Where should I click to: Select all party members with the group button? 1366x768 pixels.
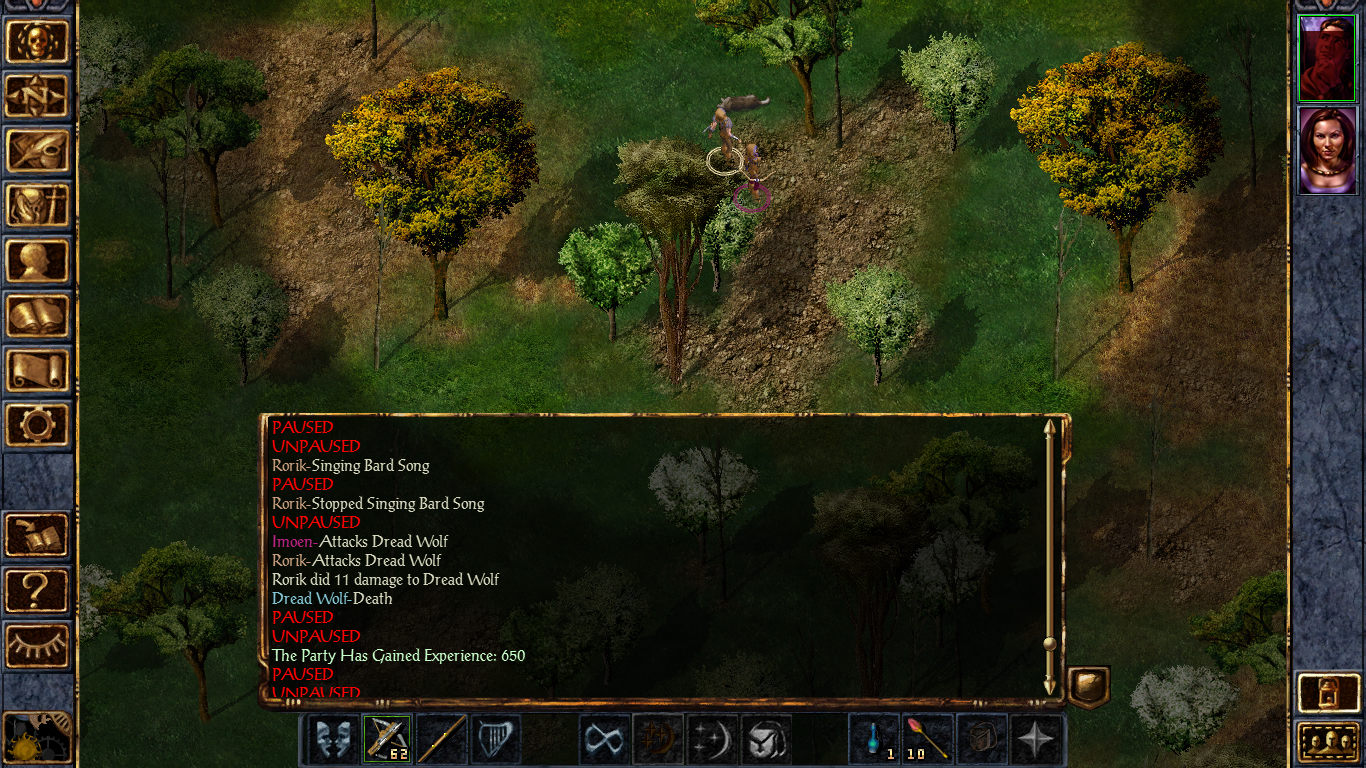[1327, 742]
